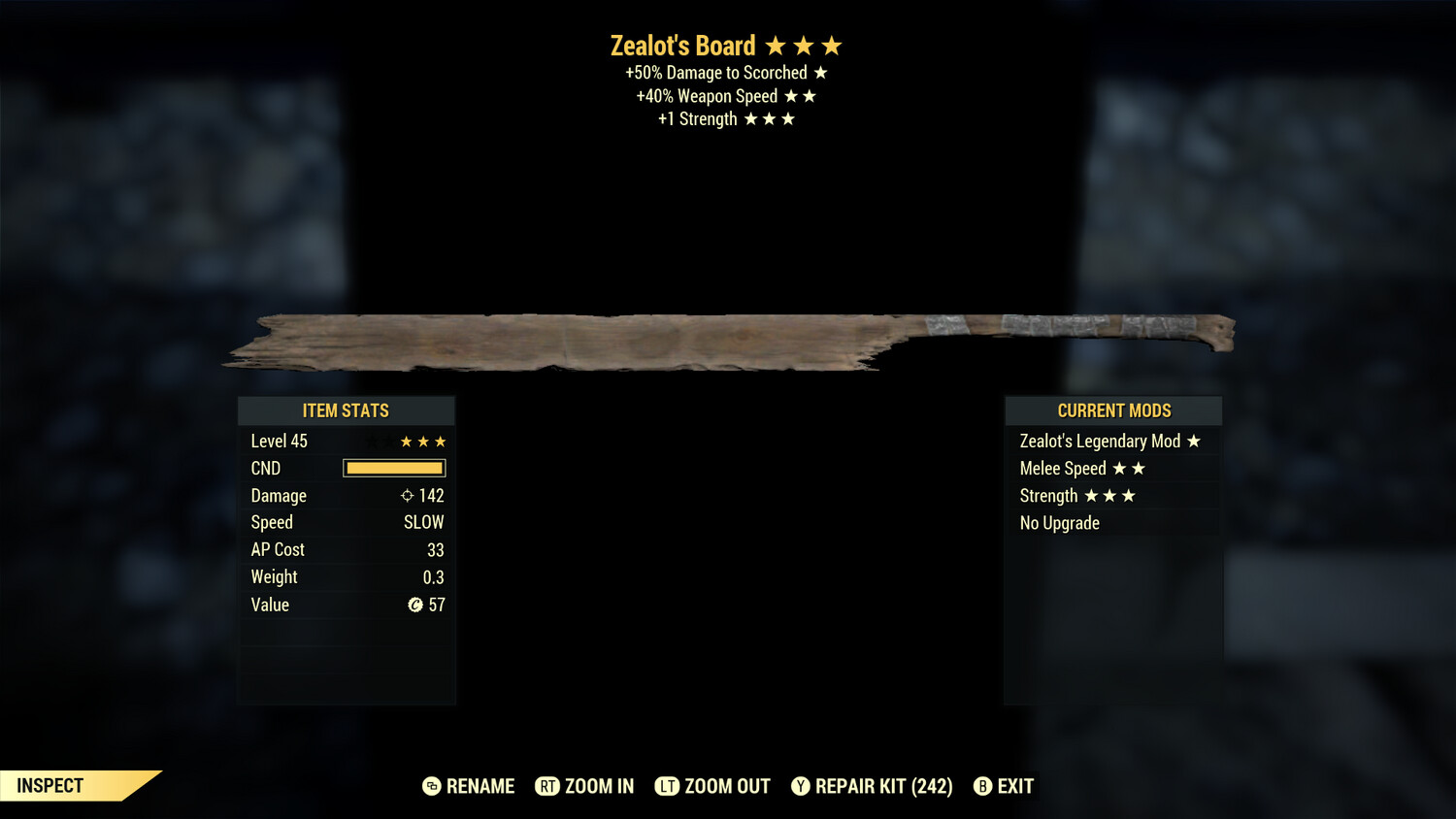Select the CURRENT MODS panel header
Screen dimensions: 1456x819
tap(1112, 410)
